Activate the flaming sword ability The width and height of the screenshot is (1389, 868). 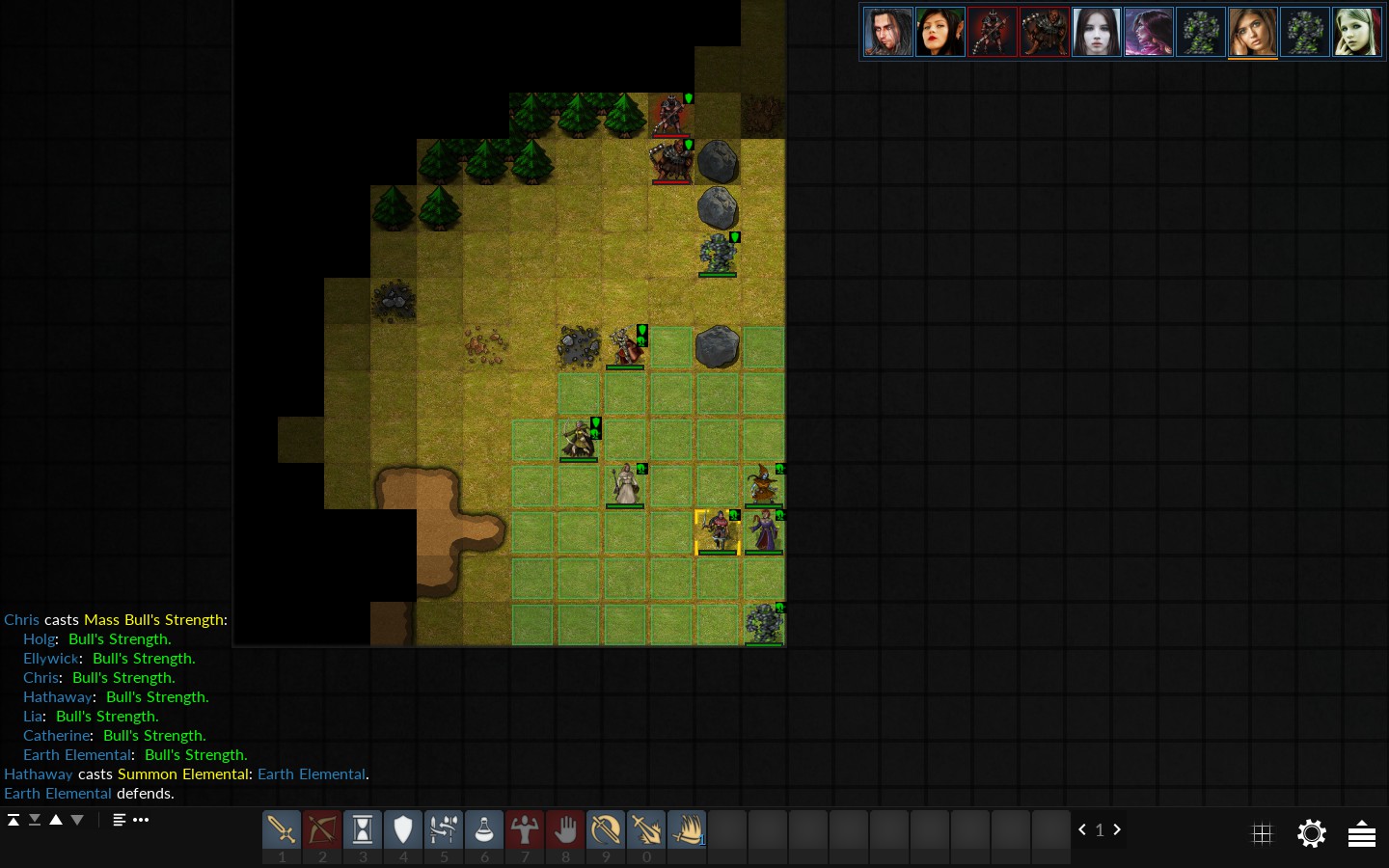(x=646, y=829)
